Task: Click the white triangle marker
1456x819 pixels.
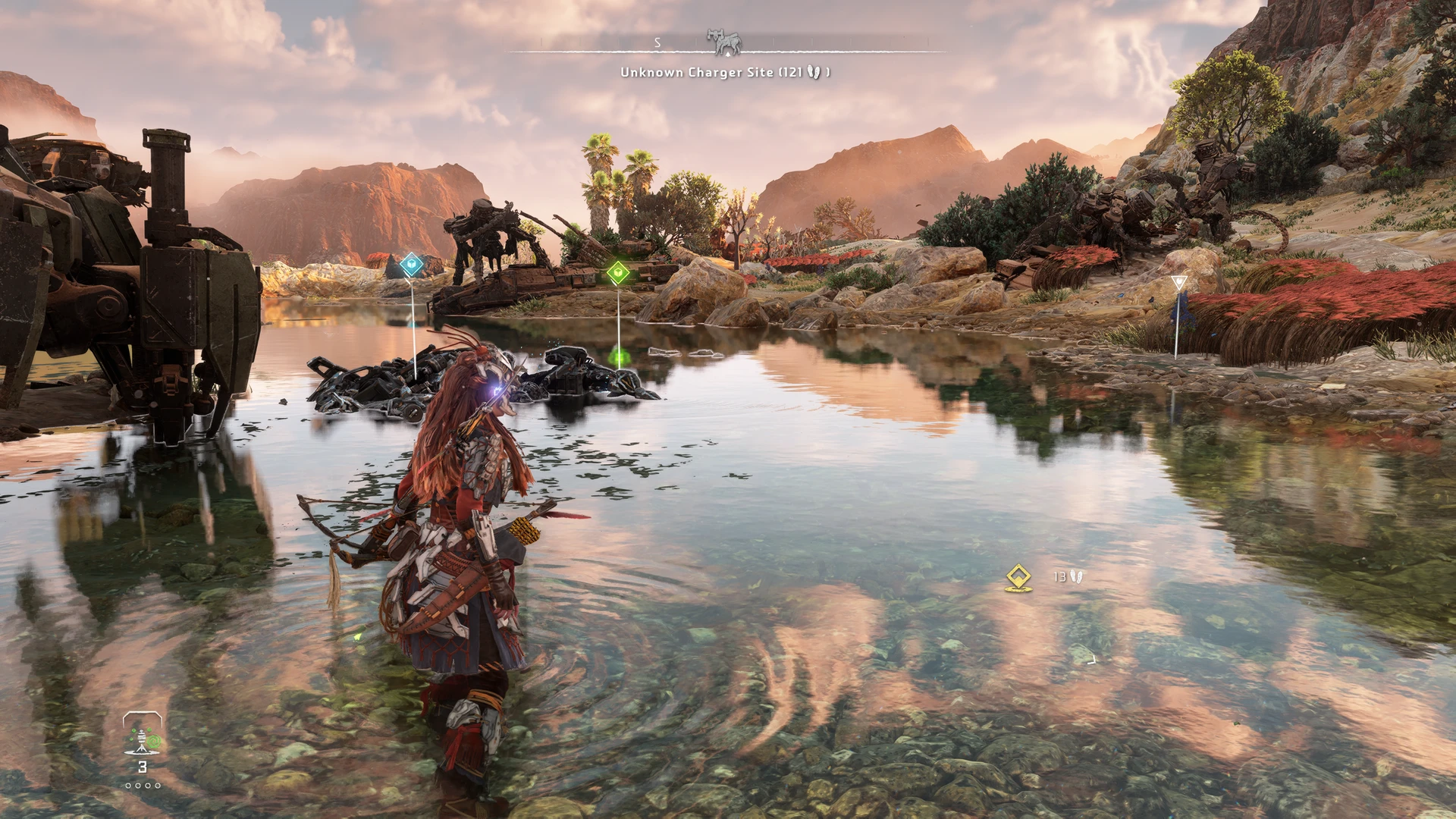Action: tap(1178, 284)
